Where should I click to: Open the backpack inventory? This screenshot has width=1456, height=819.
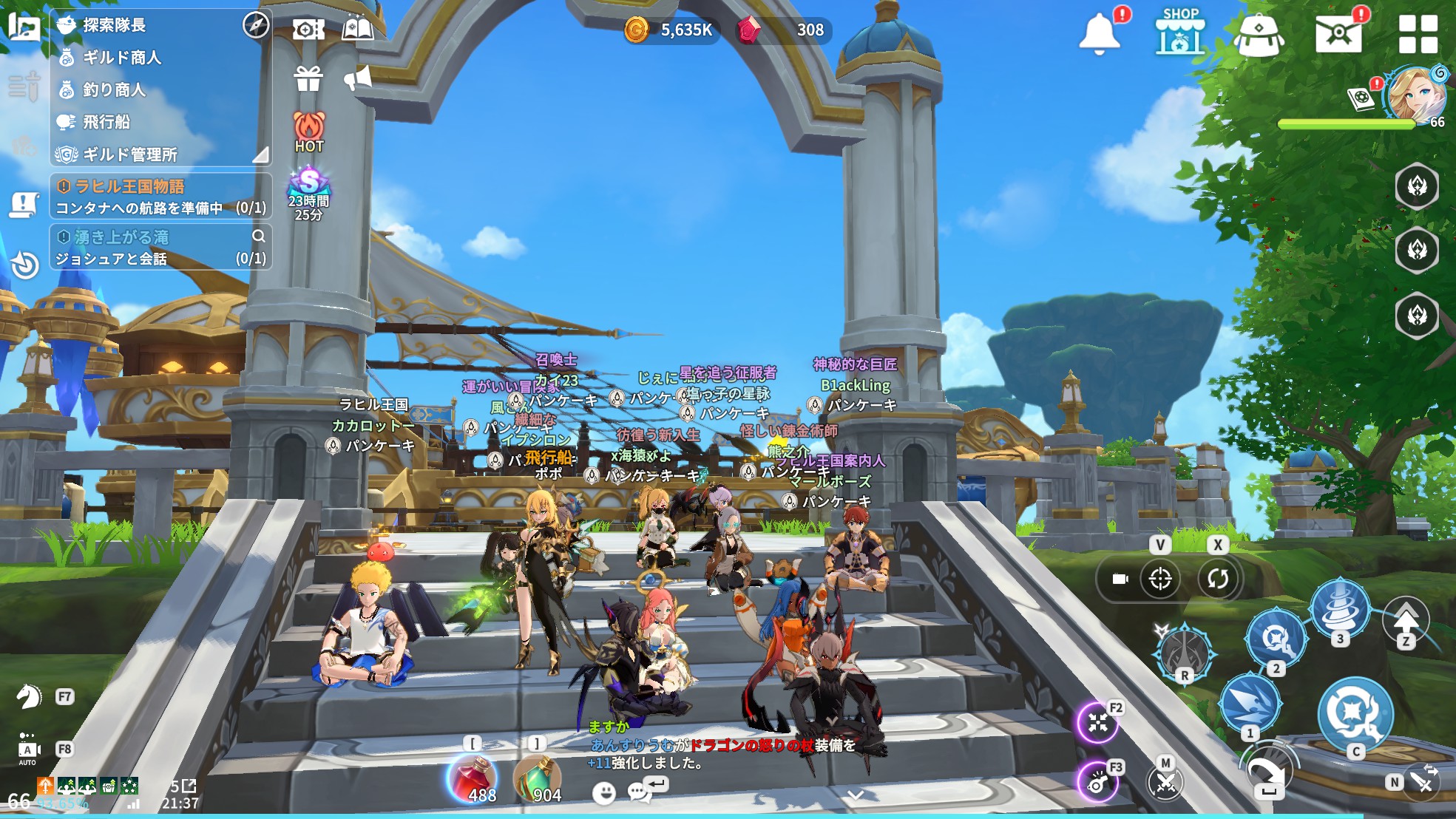[1259, 34]
